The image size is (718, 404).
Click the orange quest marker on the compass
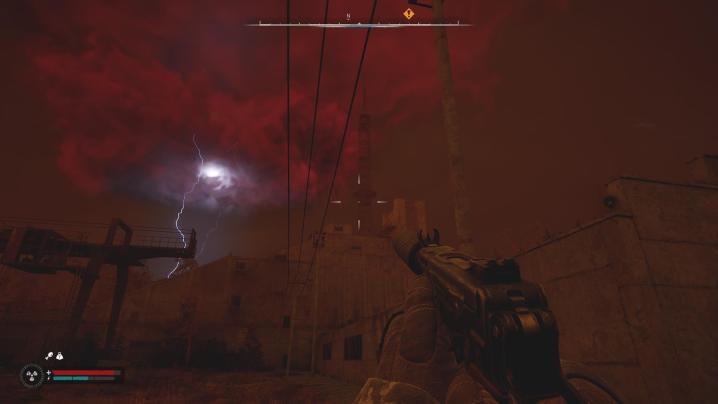tap(408, 14)
